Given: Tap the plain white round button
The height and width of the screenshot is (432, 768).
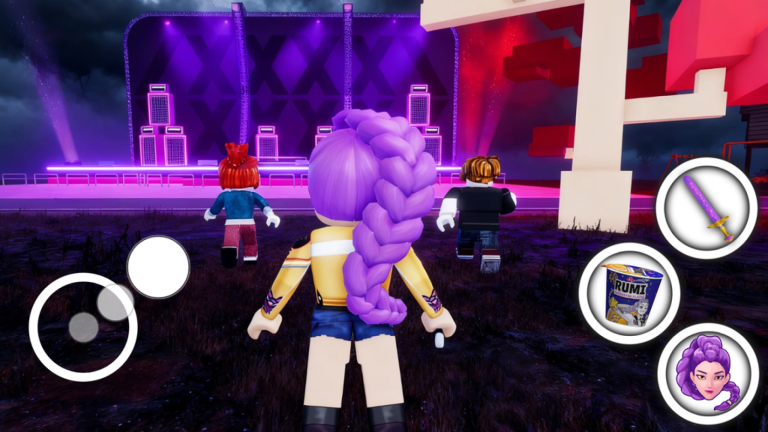Looking at the screenshot, I should pyautogui.click(x=158, y=267).
